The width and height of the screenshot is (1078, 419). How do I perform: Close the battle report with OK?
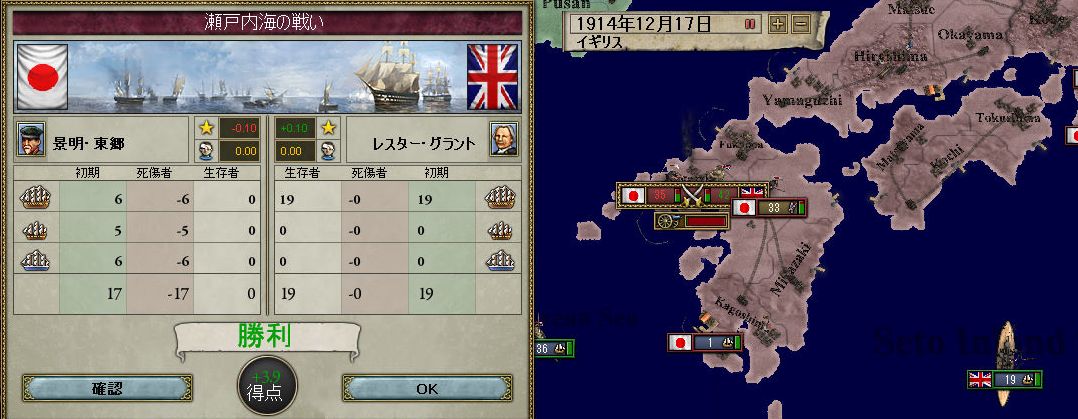point(427,387)
